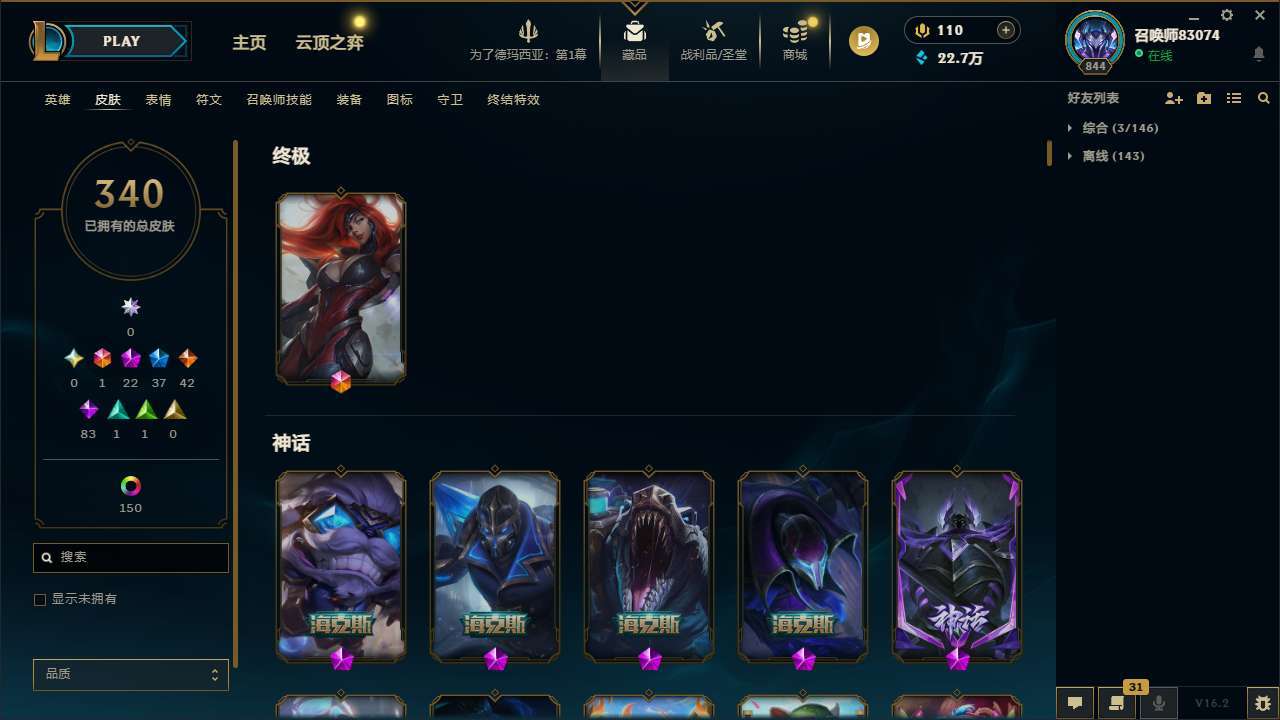Enable the 显示未拥有 checkbox
The width and height of the screenshot is (1280, 720).
pos(40,599)
